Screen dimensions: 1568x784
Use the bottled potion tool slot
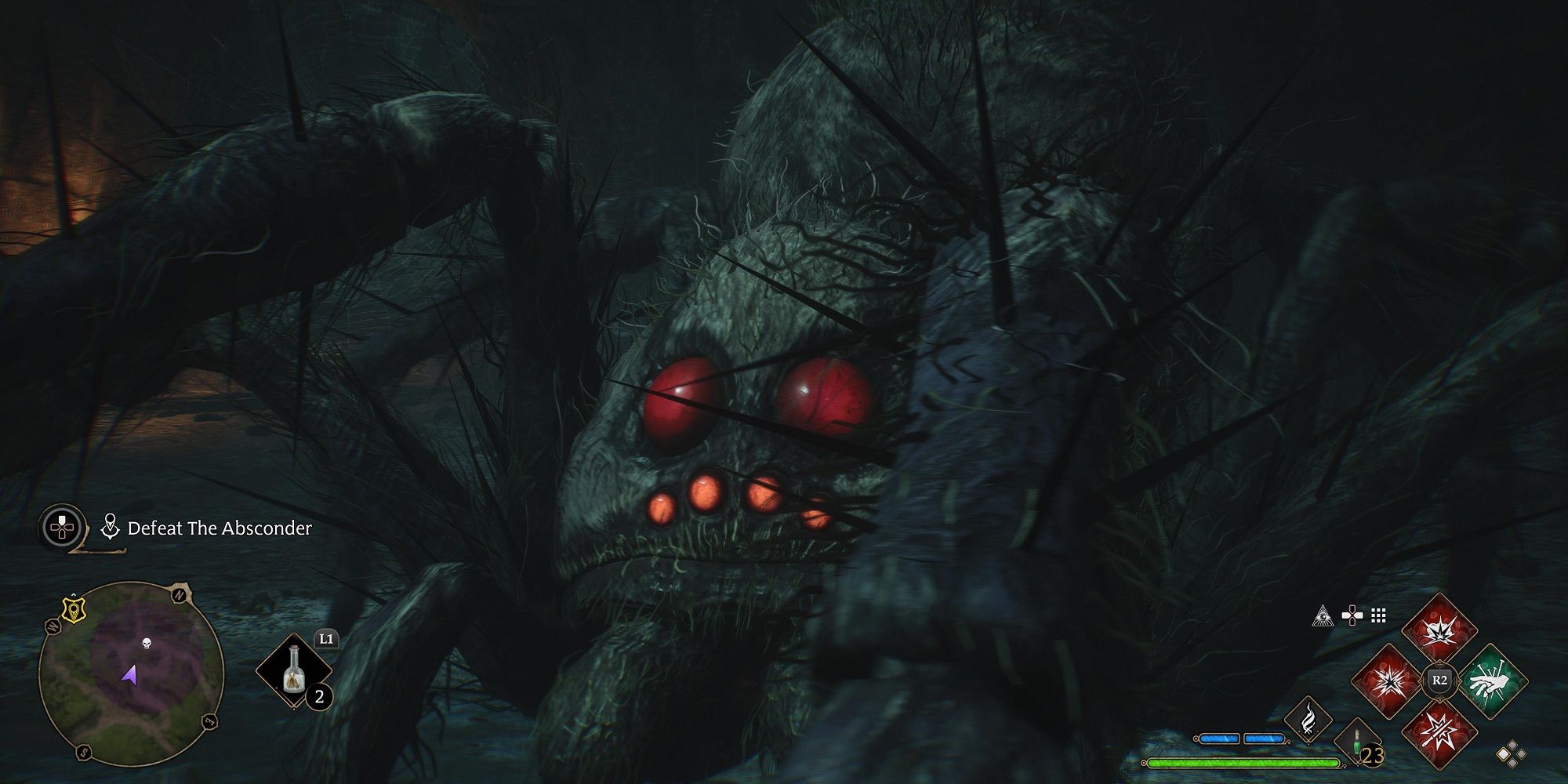[x=294, y=671]
